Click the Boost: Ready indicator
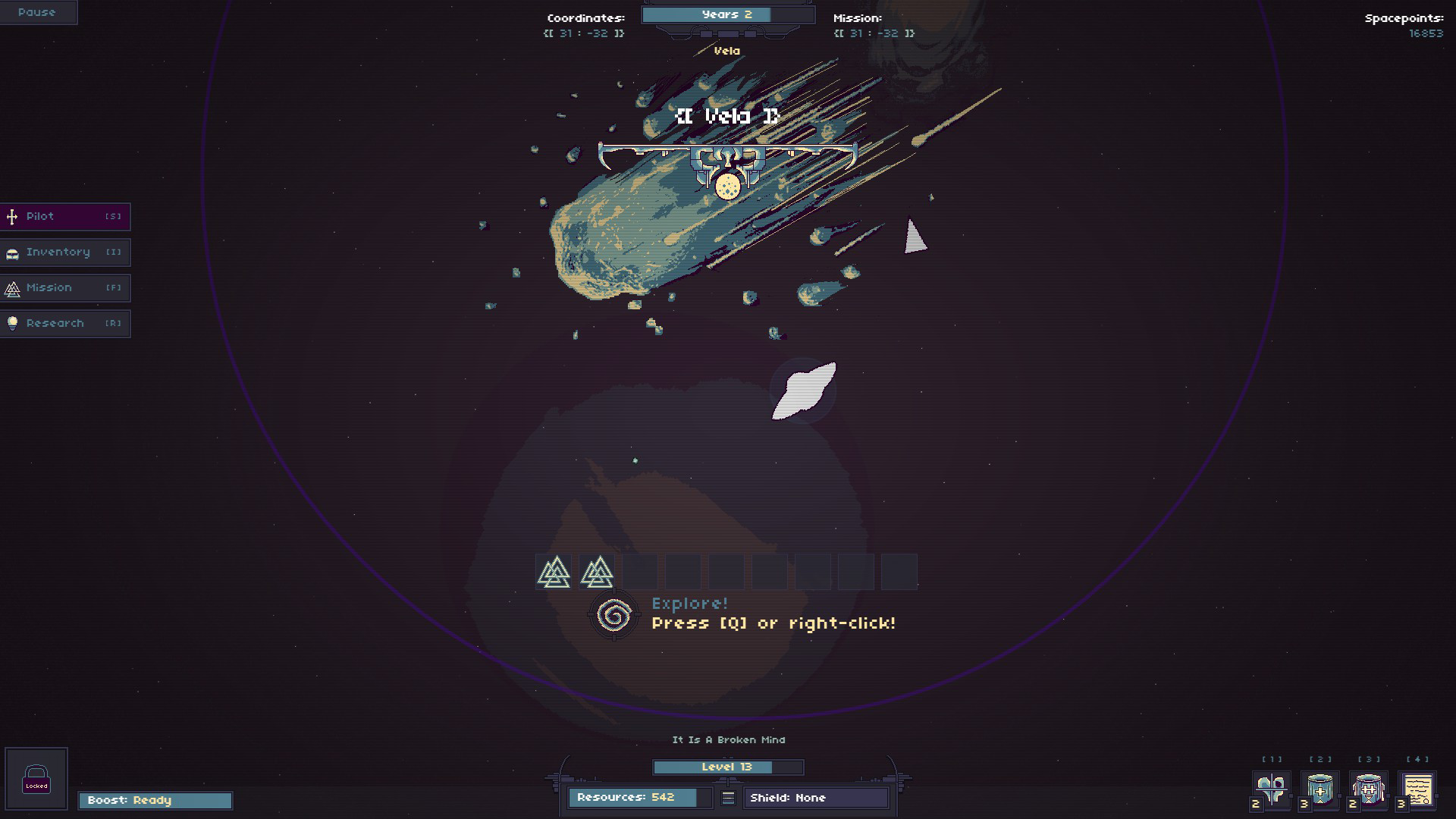The image size is (1456, 819). pos(155,800)
